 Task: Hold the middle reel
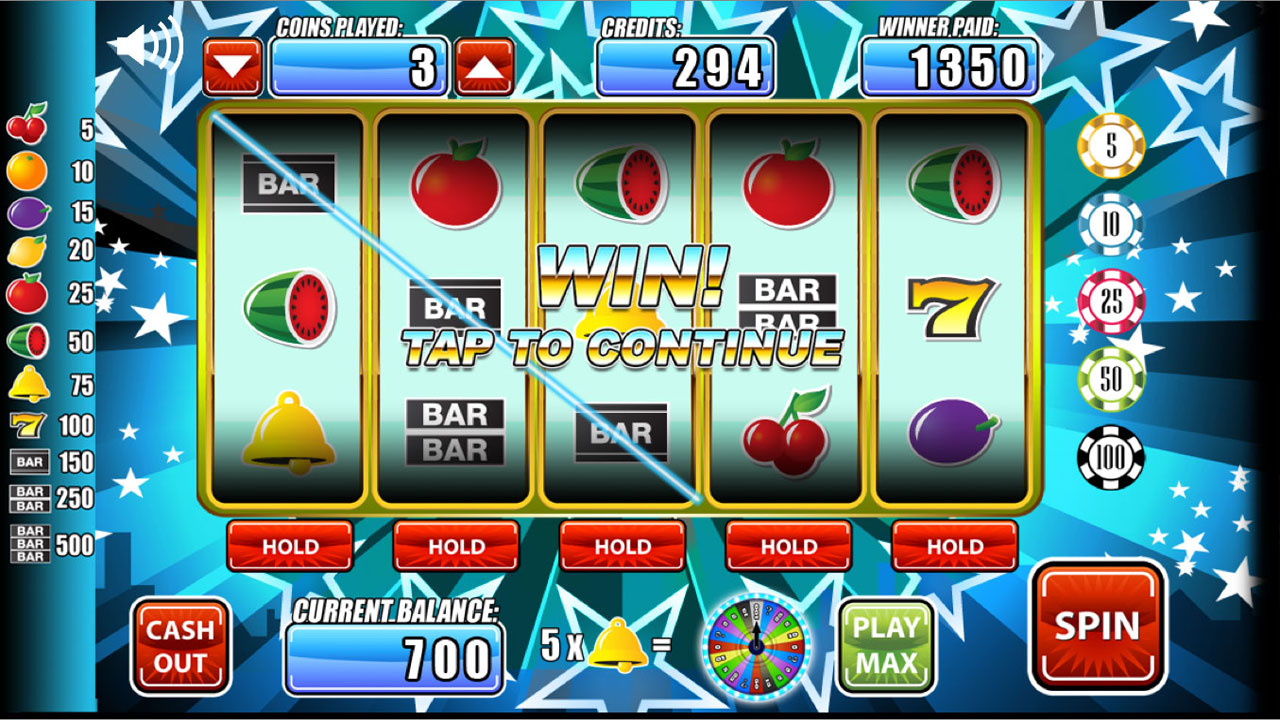623,547
